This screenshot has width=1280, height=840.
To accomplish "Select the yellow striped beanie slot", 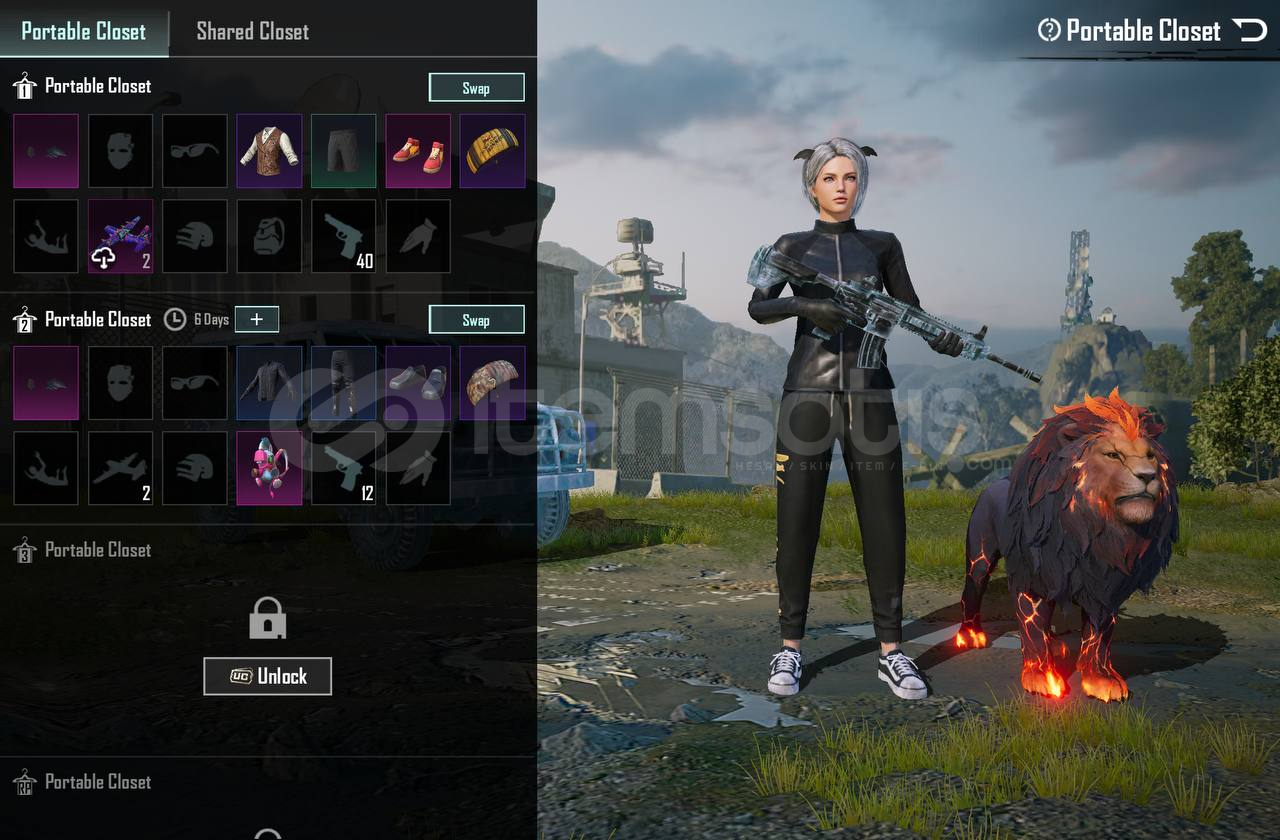I will pyautogui.click(x=492, y=151).
